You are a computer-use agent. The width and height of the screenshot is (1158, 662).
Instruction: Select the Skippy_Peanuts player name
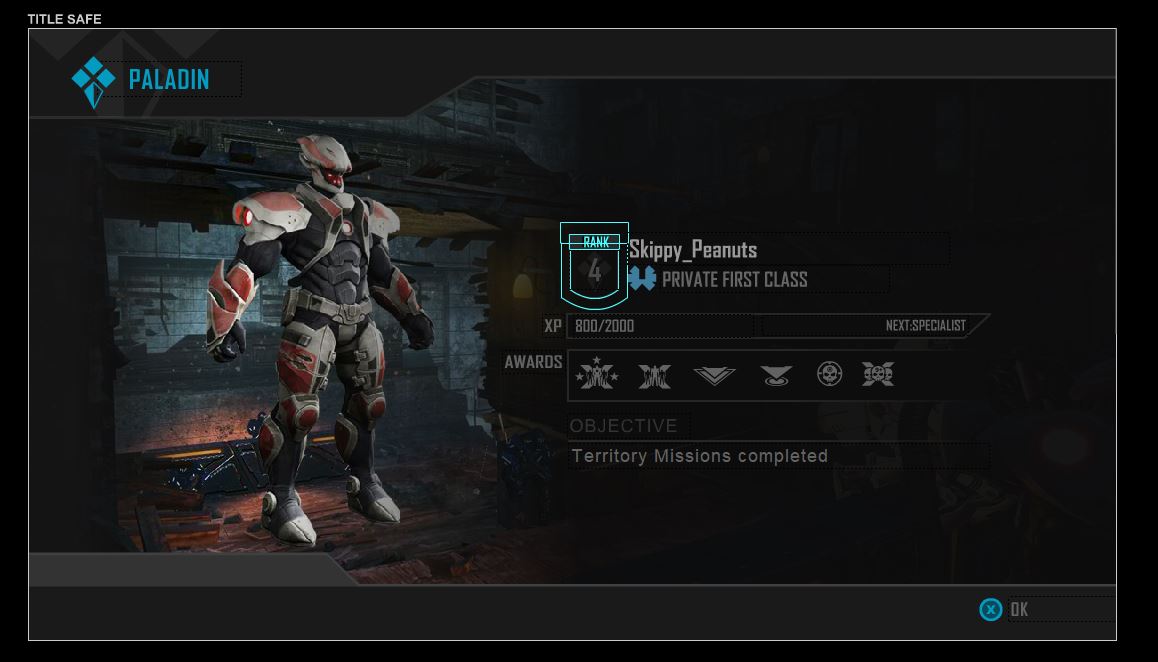[x=693, y=250]
